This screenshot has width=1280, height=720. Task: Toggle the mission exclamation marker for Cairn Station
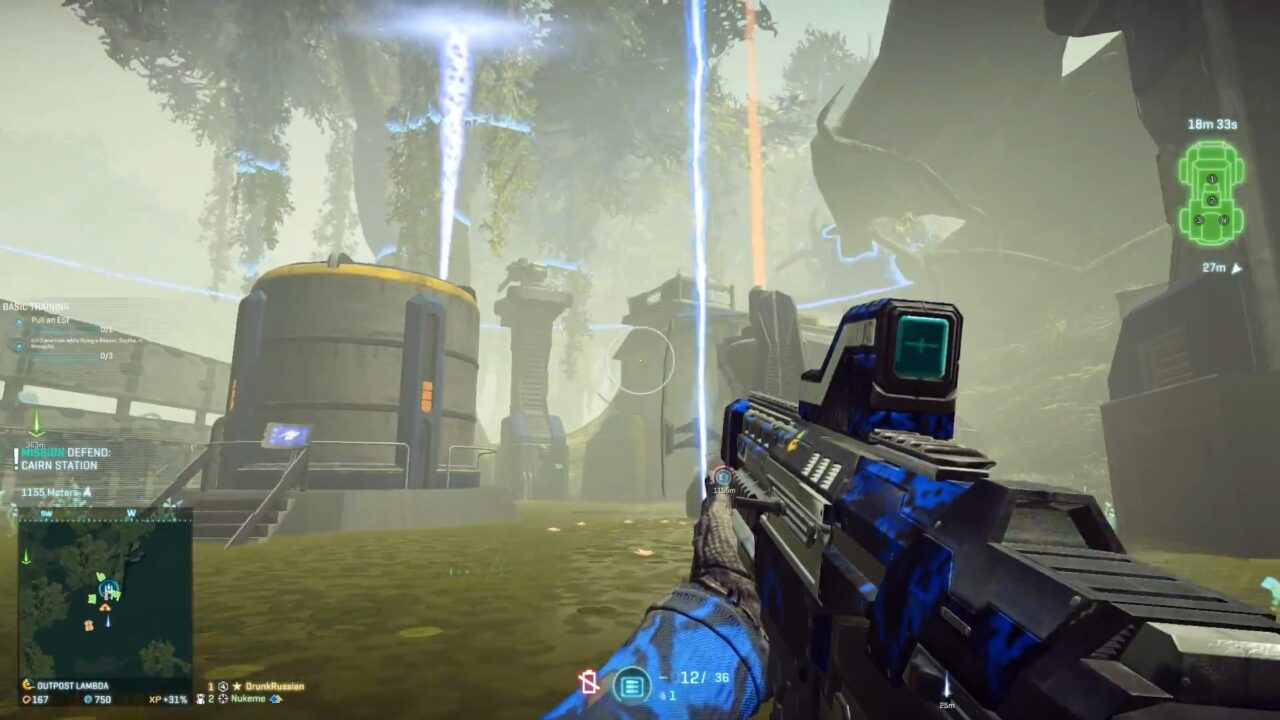tap(15, 459)
